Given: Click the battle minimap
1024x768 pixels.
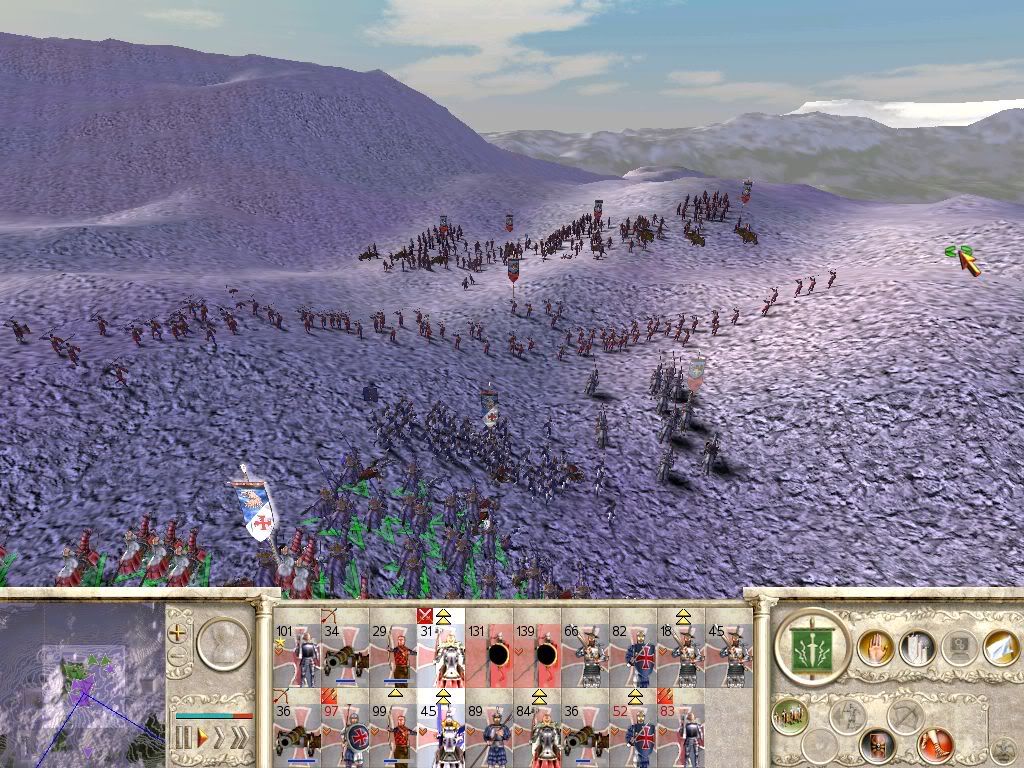Looking at the screenshot, I should 80,680.
